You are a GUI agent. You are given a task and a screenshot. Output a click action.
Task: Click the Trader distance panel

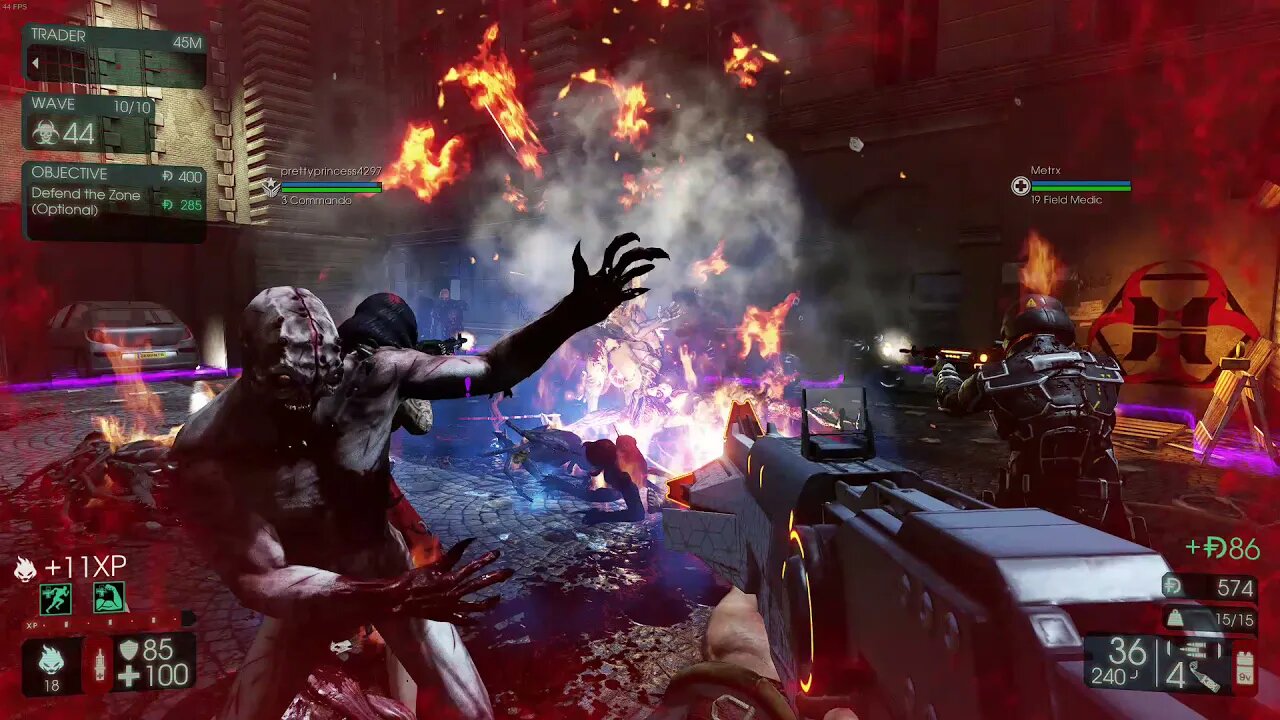(114, 54)
